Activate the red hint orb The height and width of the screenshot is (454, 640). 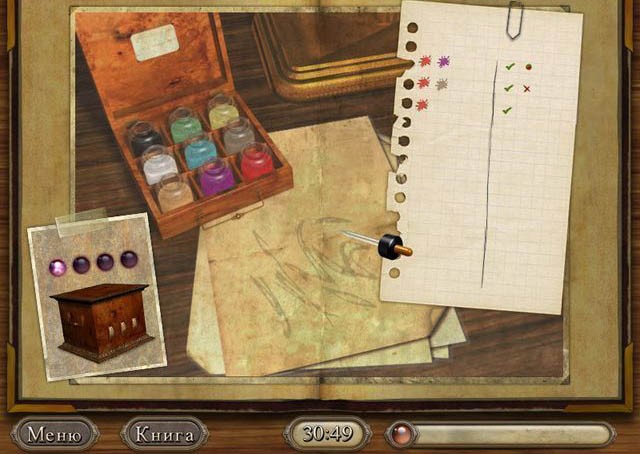(400, 434)
